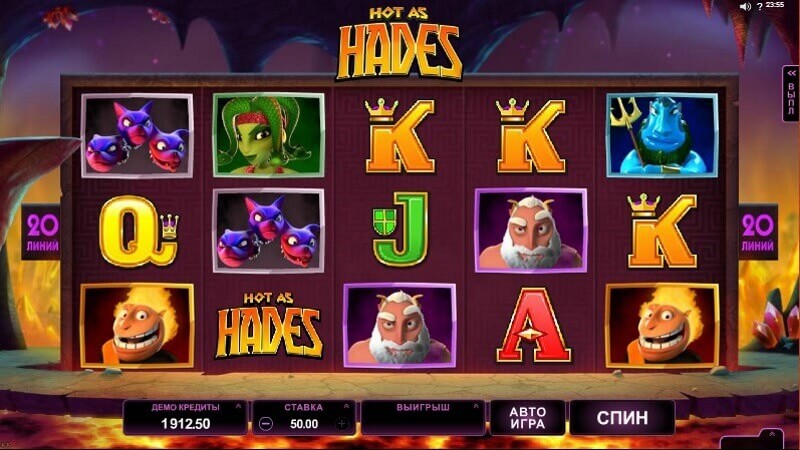800x450 pixels.
Task: Click the right 20 ЛИНИИ lines indicator
Action: (758, 232)
